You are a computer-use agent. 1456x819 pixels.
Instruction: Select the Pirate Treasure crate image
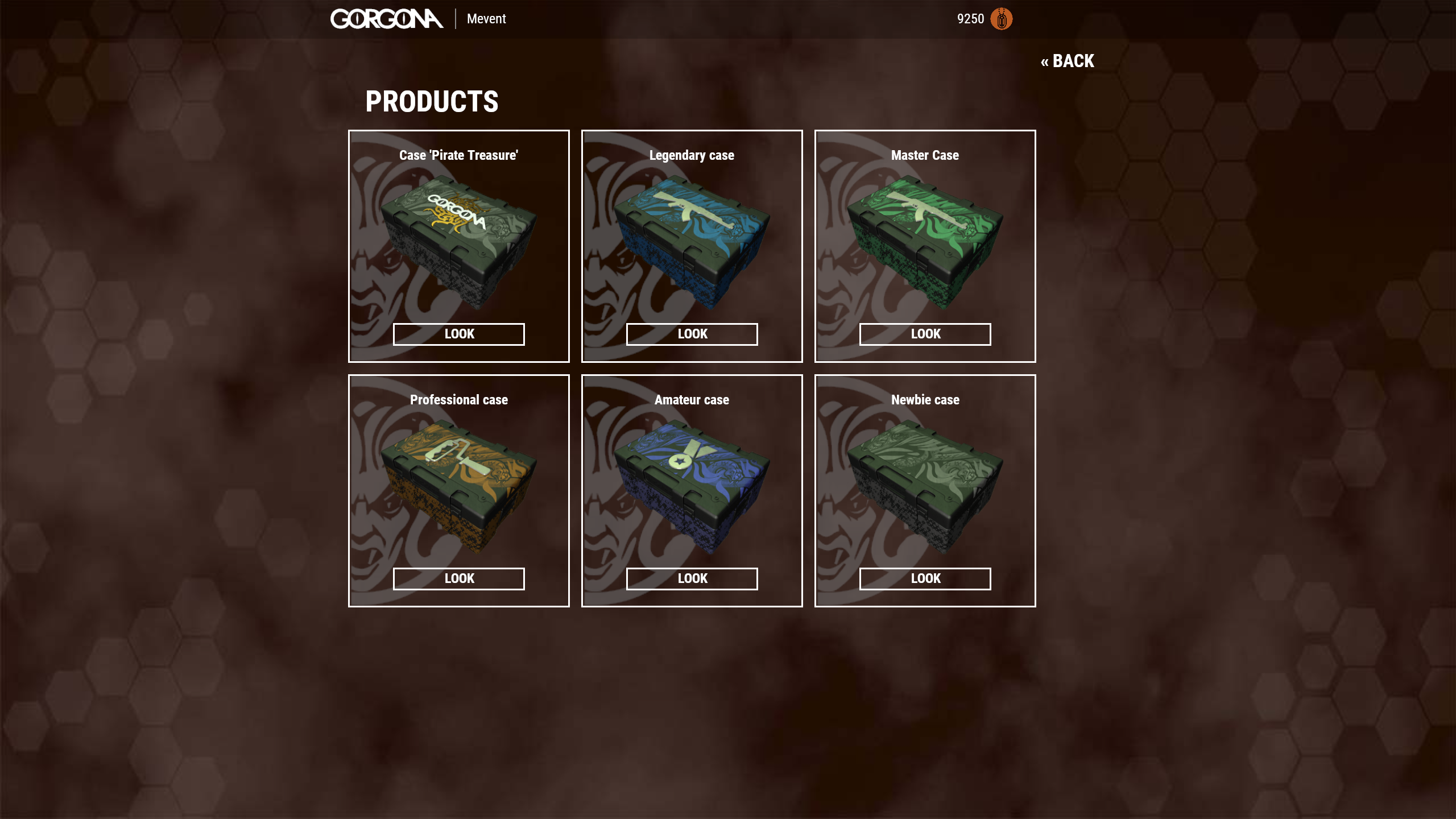458,243
